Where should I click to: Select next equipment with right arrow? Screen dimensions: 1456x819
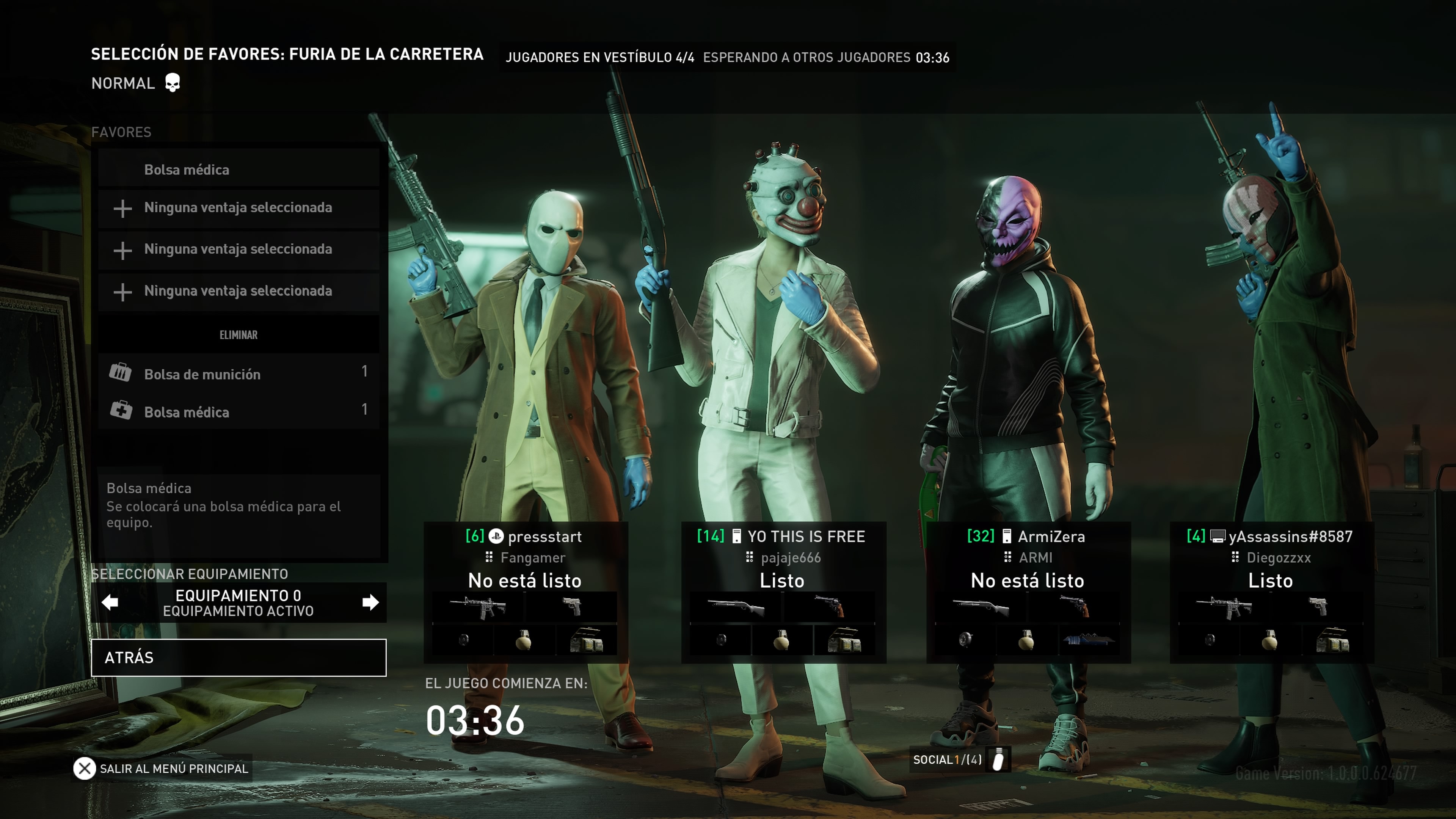coord(370,602)
